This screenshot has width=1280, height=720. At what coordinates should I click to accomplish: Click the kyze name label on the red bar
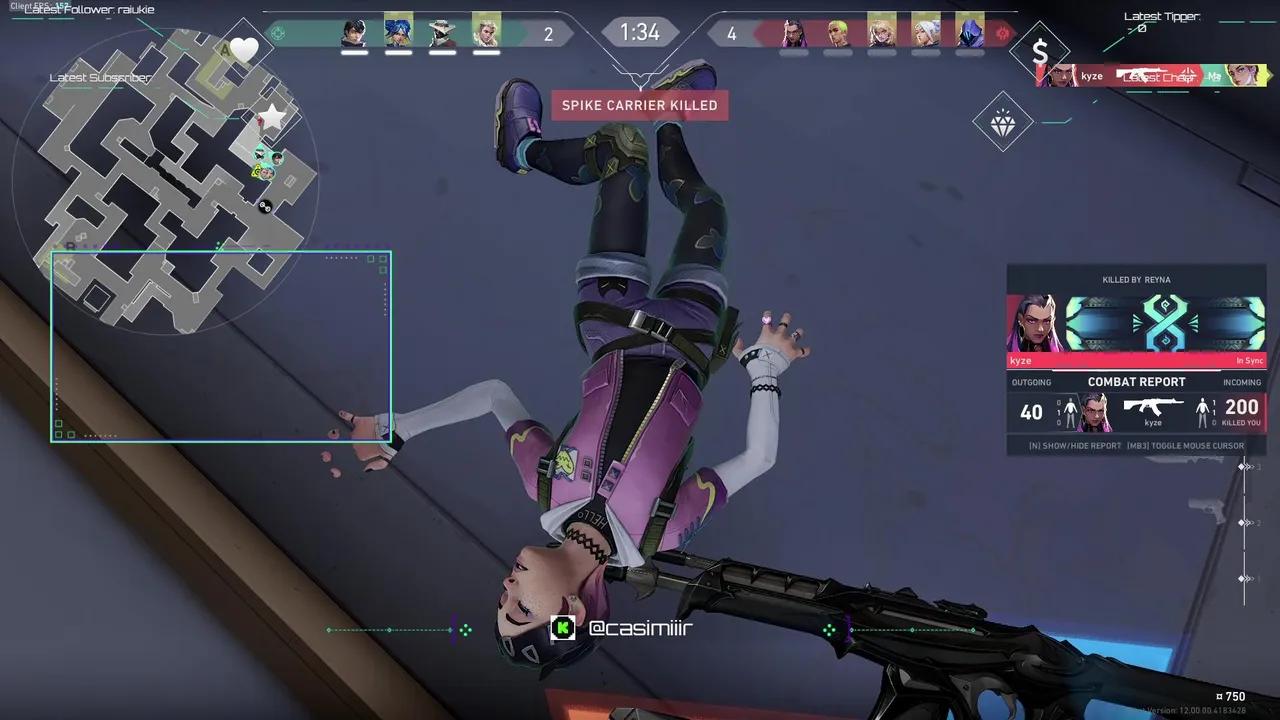(x=1021, y=361)
